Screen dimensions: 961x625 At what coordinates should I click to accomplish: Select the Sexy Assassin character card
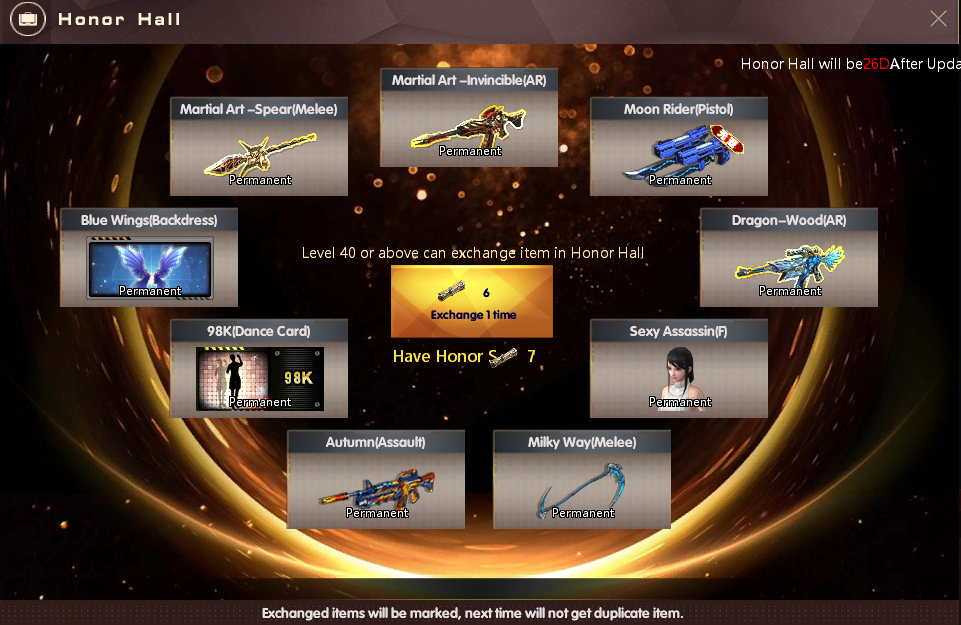pos(679,369)
